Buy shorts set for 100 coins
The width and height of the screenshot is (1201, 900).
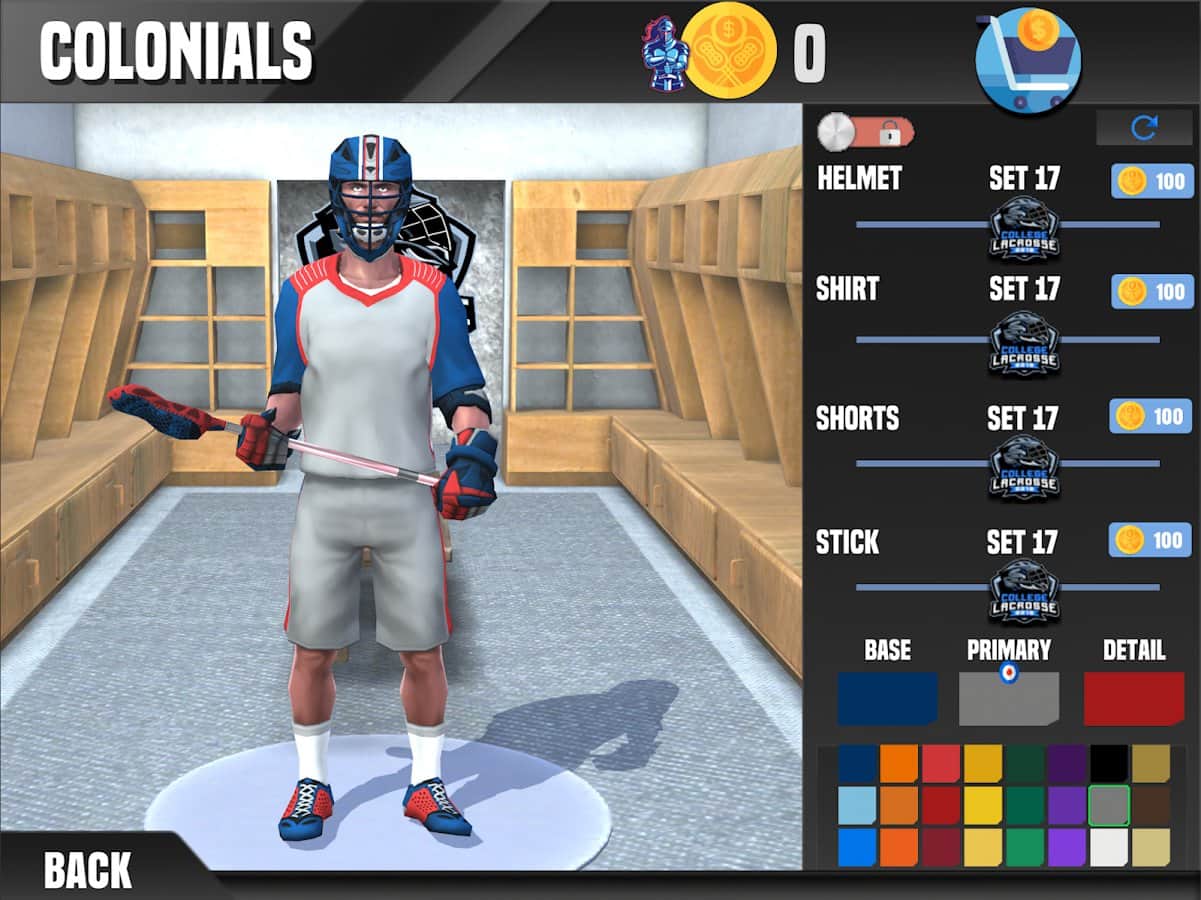1151,416
